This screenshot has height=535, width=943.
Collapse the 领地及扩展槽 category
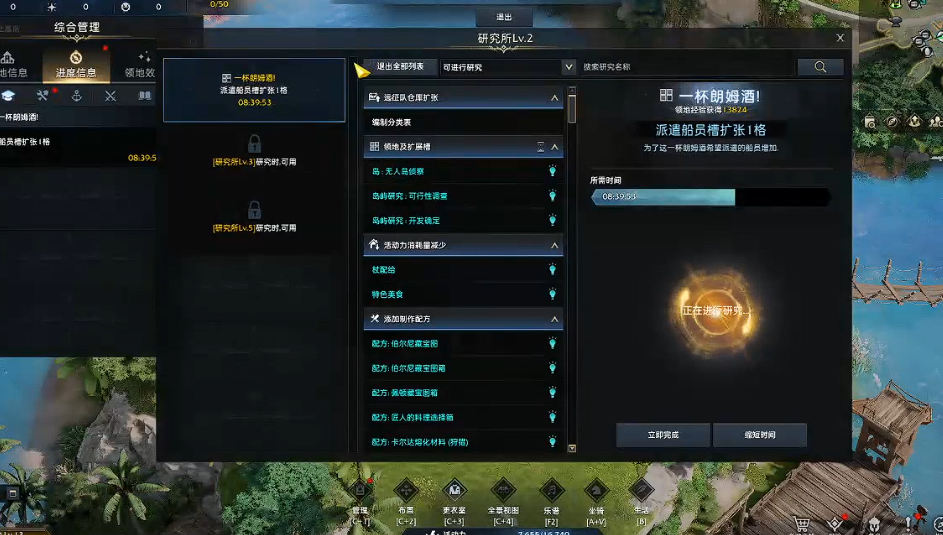pos(555,147)
